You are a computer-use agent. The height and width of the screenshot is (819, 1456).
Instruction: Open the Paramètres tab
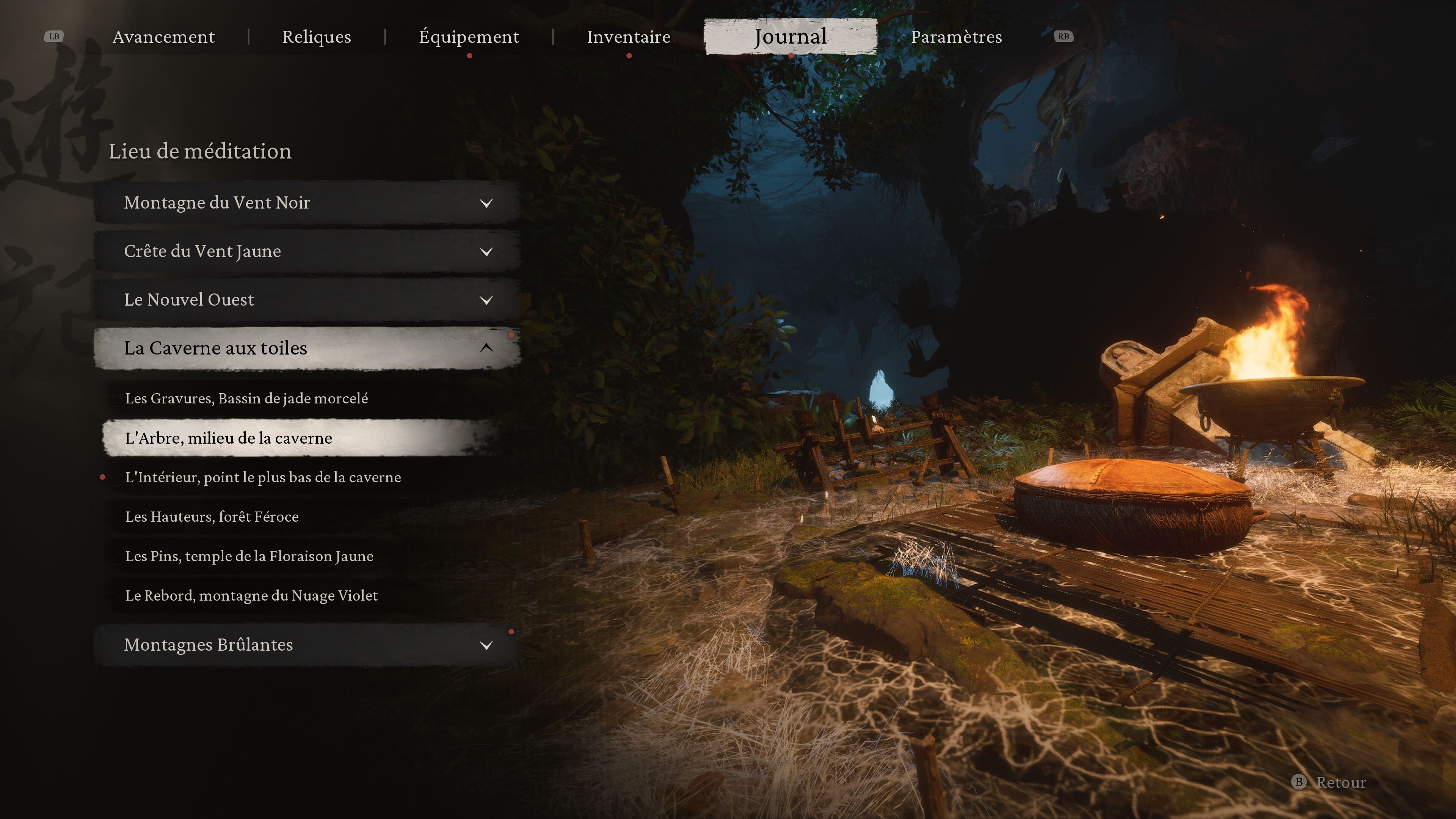pyautogui.click(x=956, y=37)
